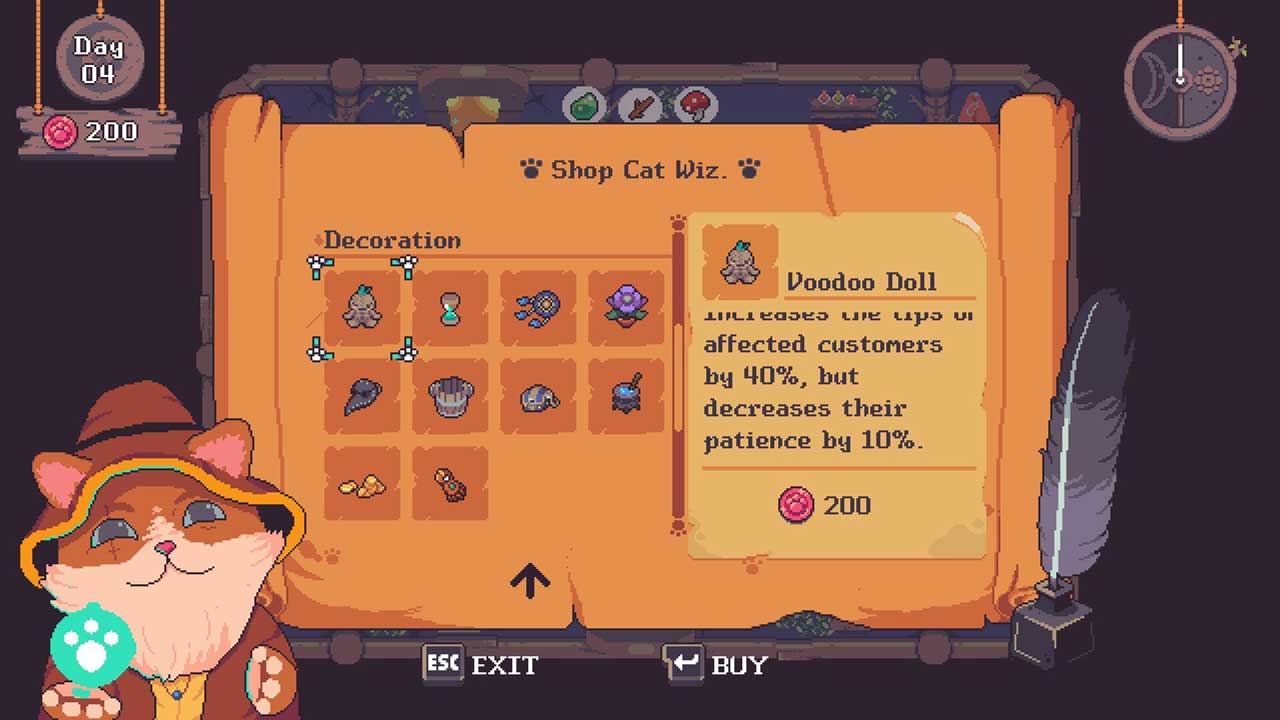
Task: Select the hourglass decoration item
Action: pyautogui.click(x=450, y=308)
